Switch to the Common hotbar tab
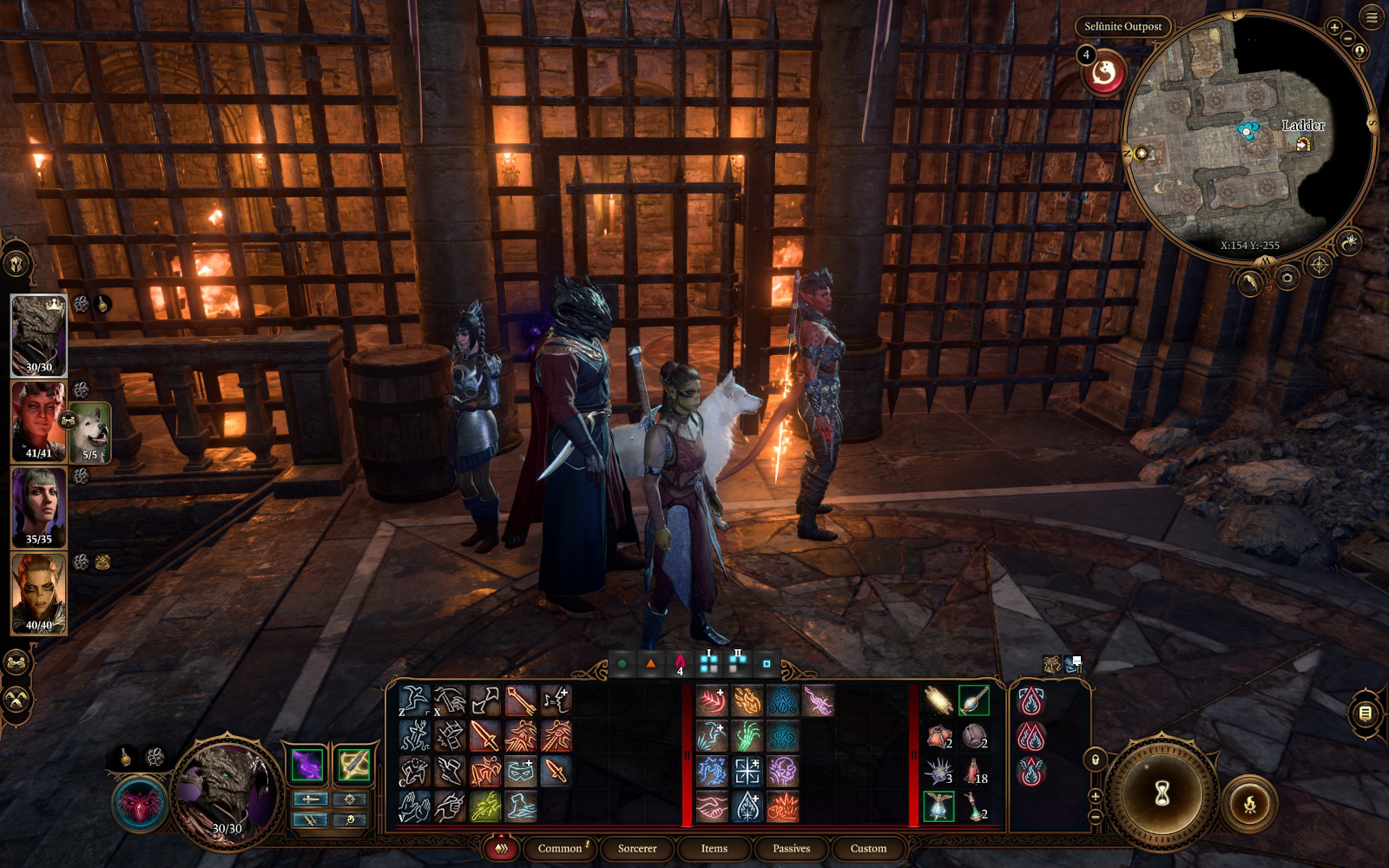The image size is (1389, 868). pos(560,848)
